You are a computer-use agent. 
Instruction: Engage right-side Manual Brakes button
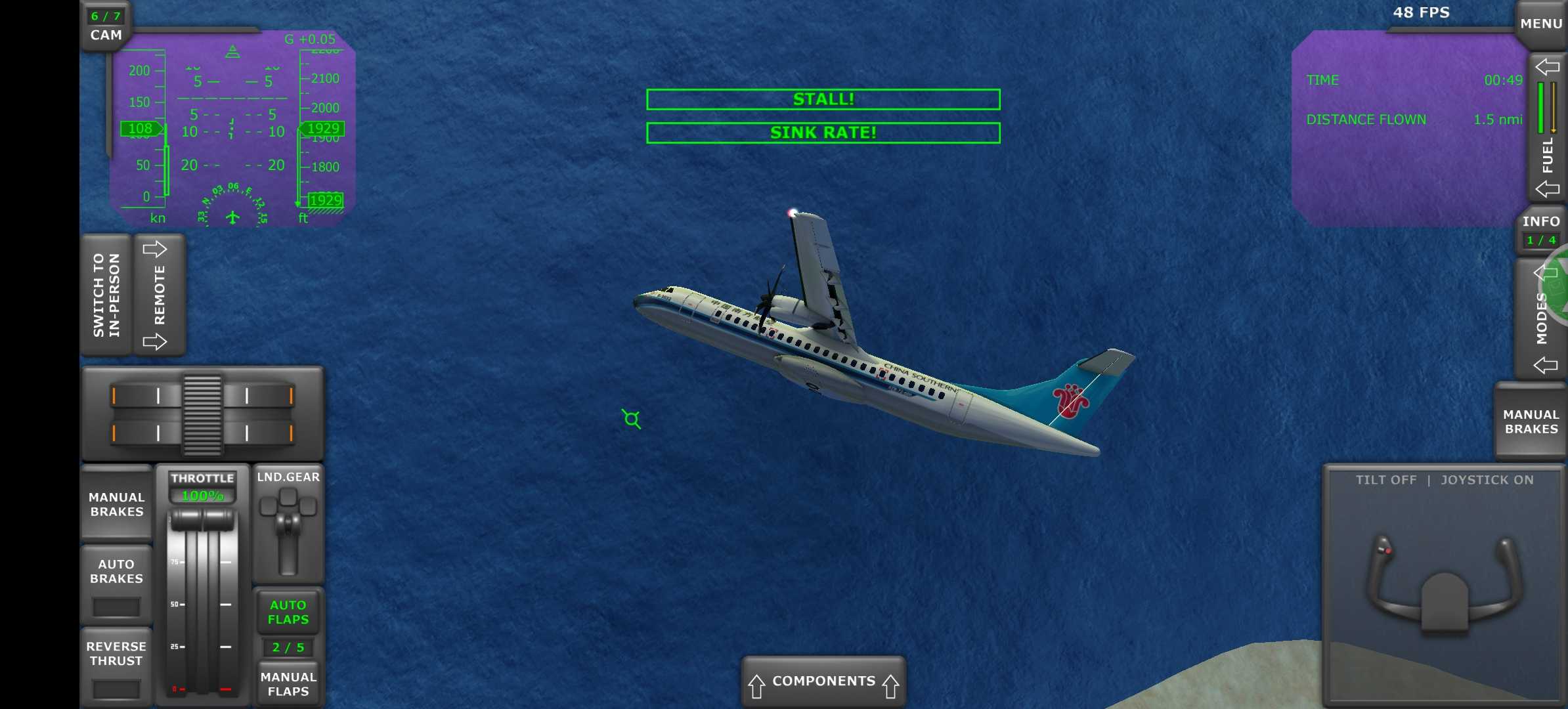tap(1531, 422)
